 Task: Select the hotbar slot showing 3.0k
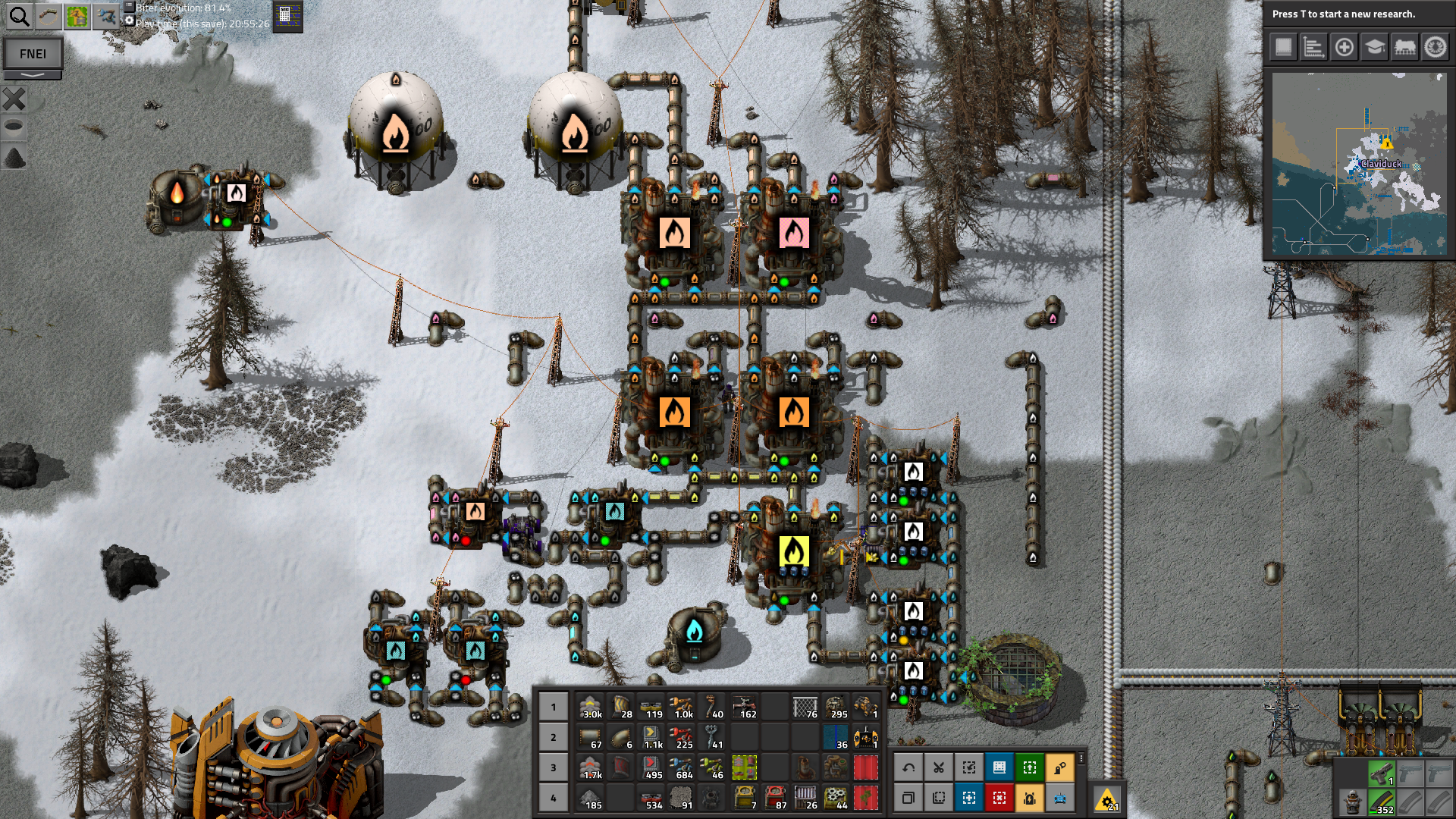[591, 707]
